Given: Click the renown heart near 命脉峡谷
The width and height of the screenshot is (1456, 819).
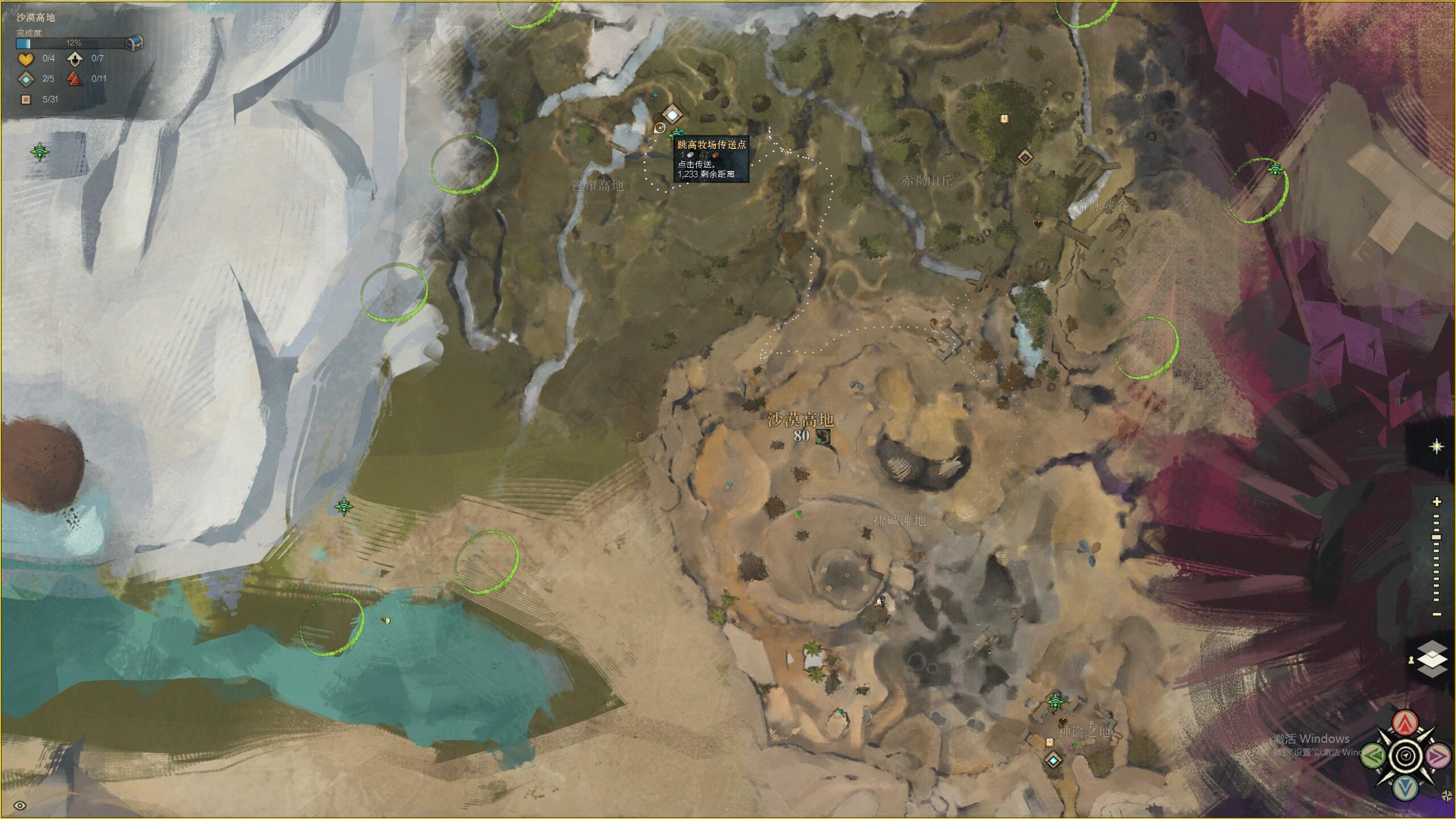Looking at the screenshot, I should tap(1038, 224).
